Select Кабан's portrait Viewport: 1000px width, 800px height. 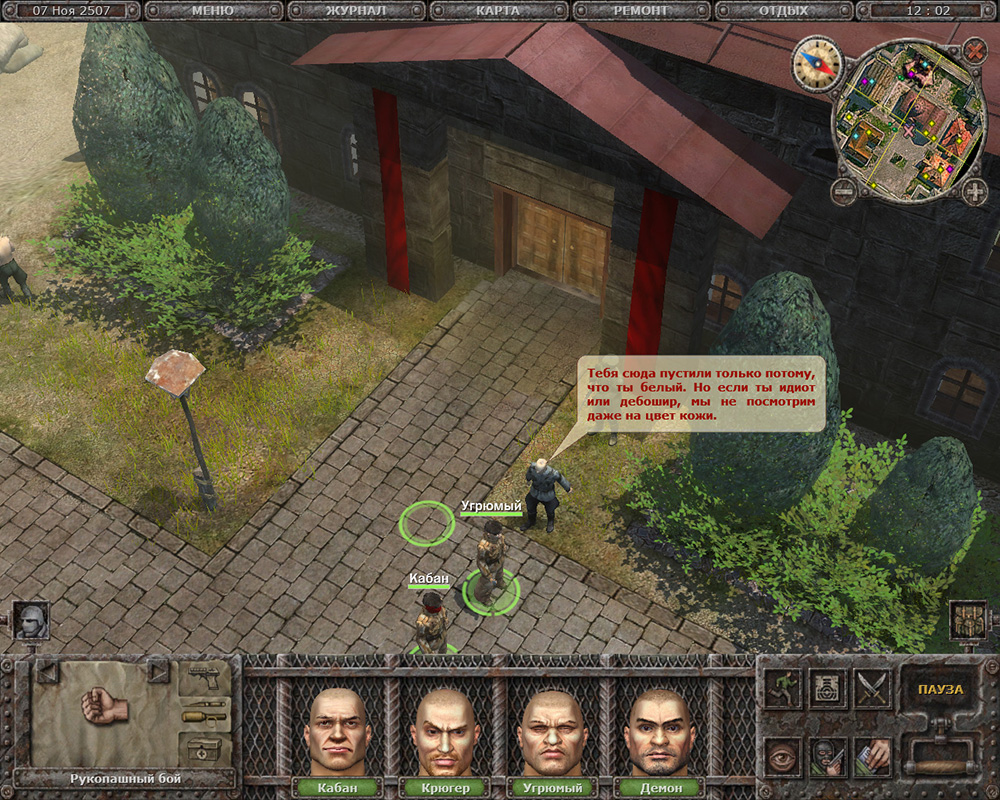tap(337, 731)
